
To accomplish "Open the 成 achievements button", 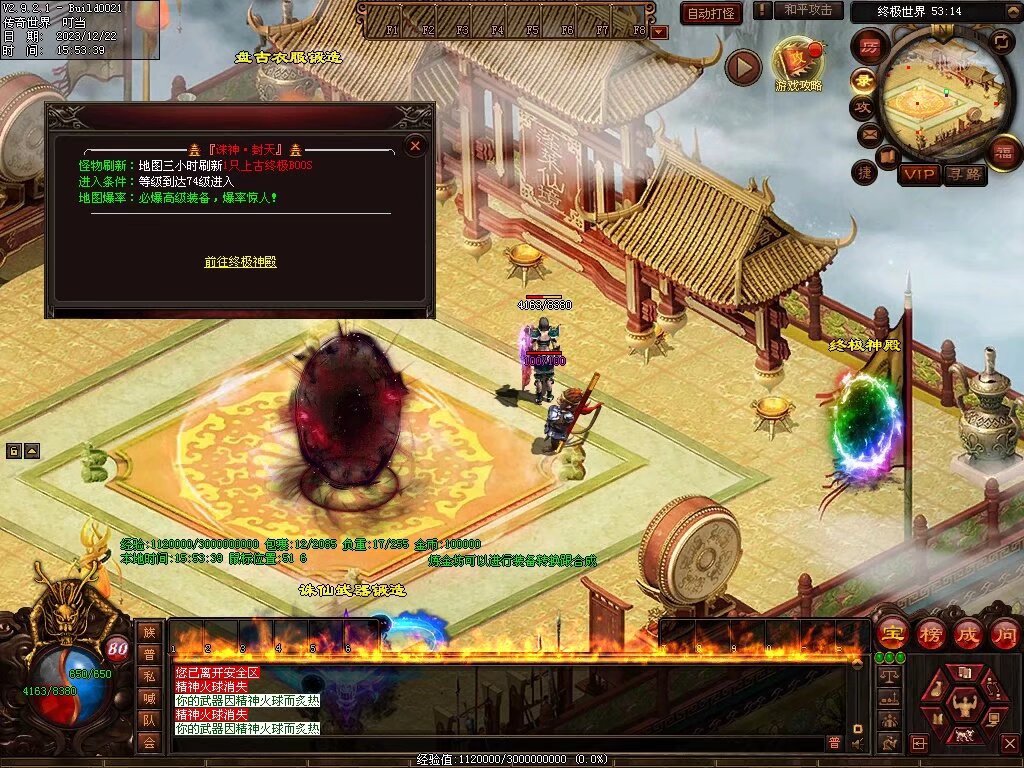I will 967,633.
